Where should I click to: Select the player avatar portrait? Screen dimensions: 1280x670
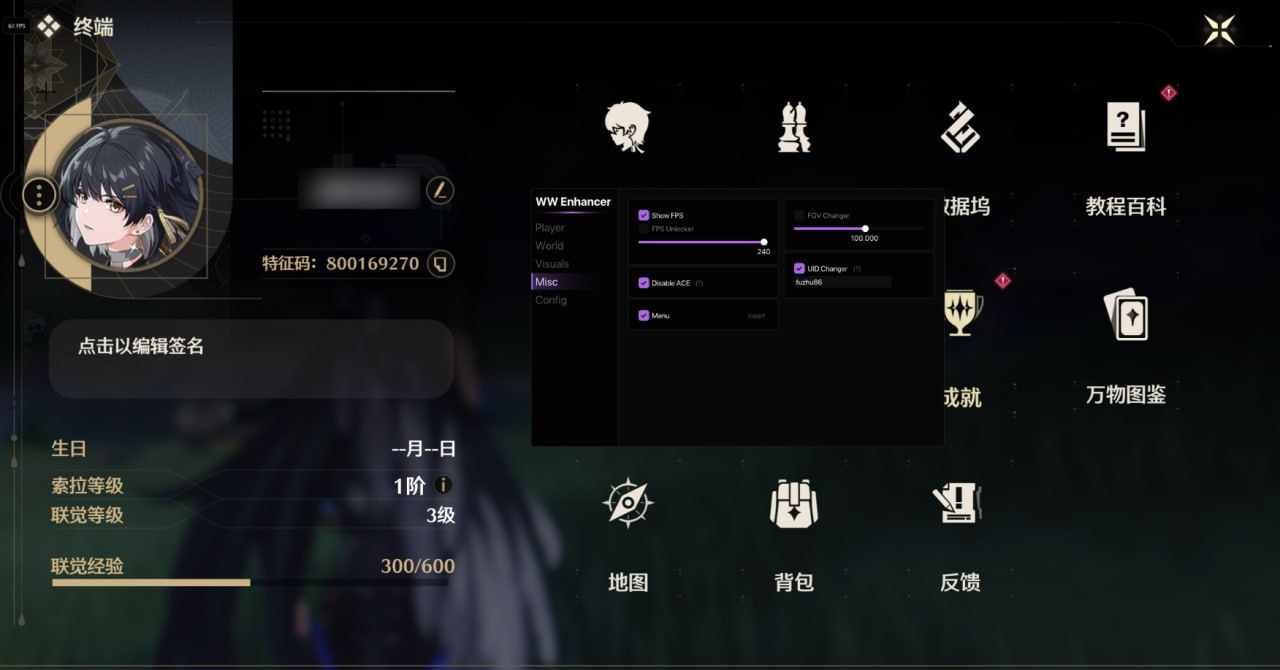click(130, 197)
